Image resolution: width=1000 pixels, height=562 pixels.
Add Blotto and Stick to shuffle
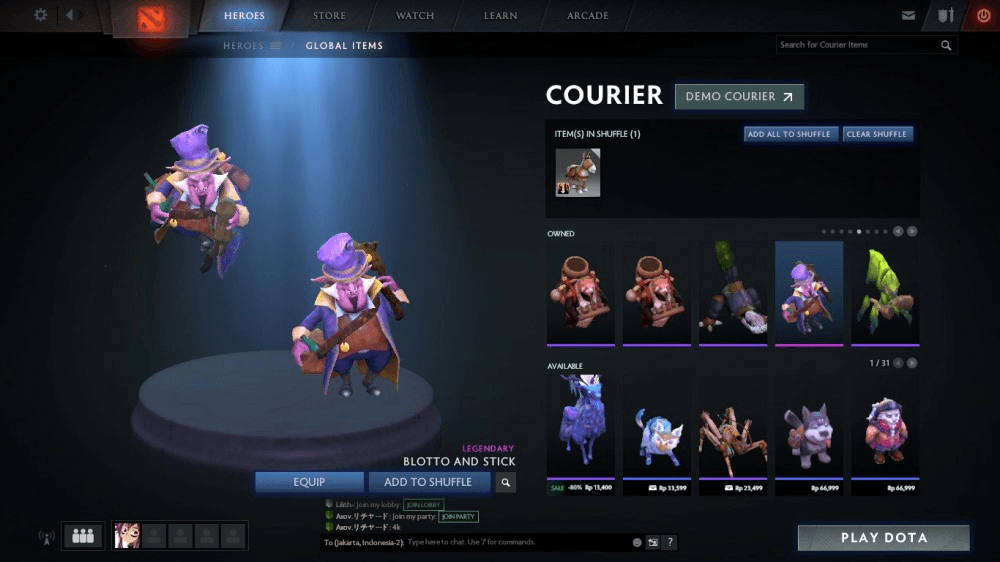[x=429, y=482]
